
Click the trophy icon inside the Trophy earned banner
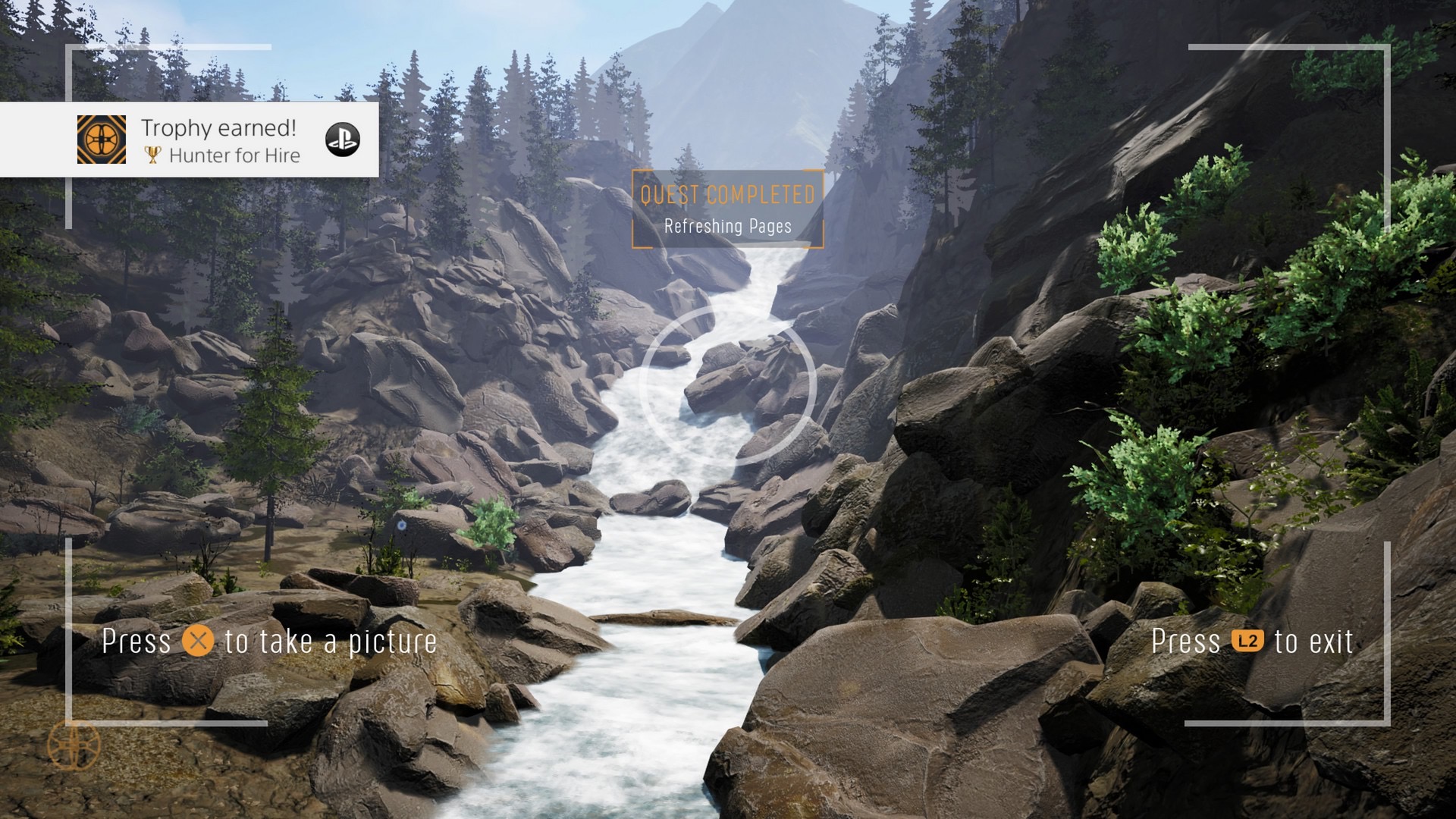coord(154,156)
